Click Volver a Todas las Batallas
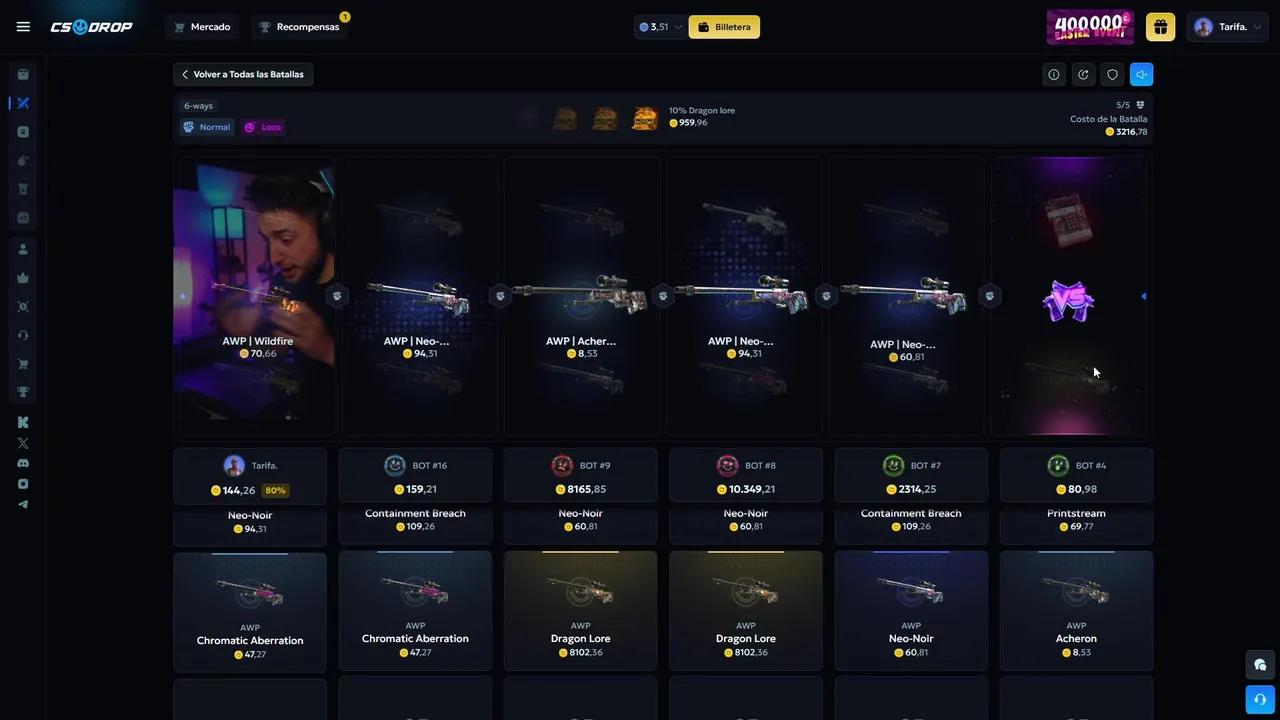 click(242, 74)
